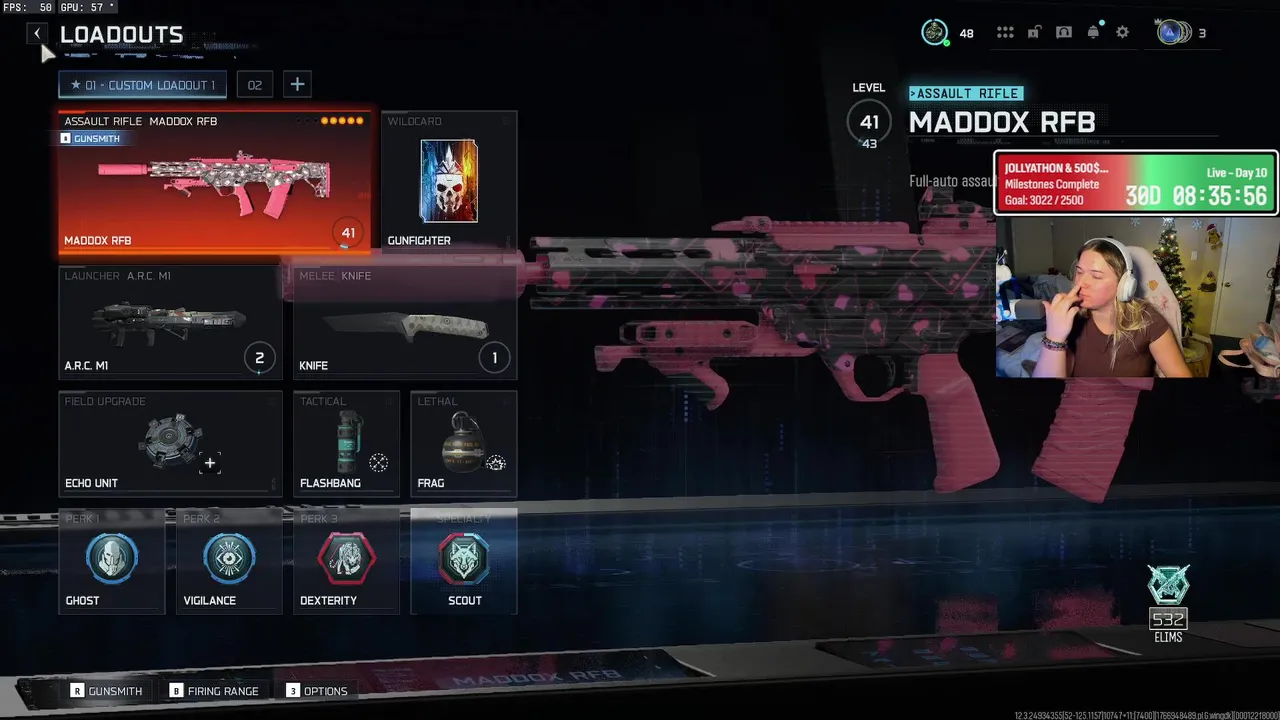Choose the A.R.C. M1 launcher slot

pyautogui.click(x=170, y=322)
